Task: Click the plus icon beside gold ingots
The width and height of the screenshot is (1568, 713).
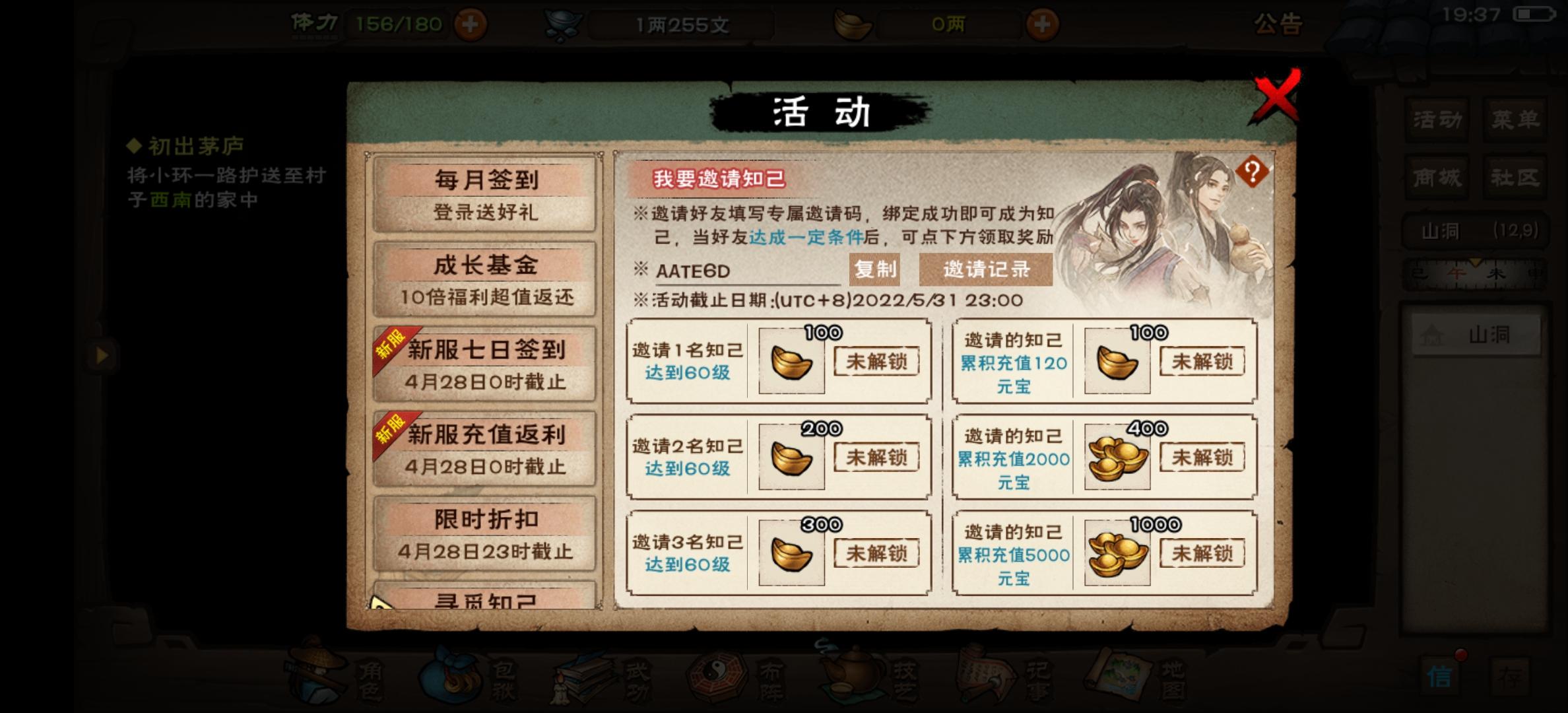Action: tap(1041, 26)
